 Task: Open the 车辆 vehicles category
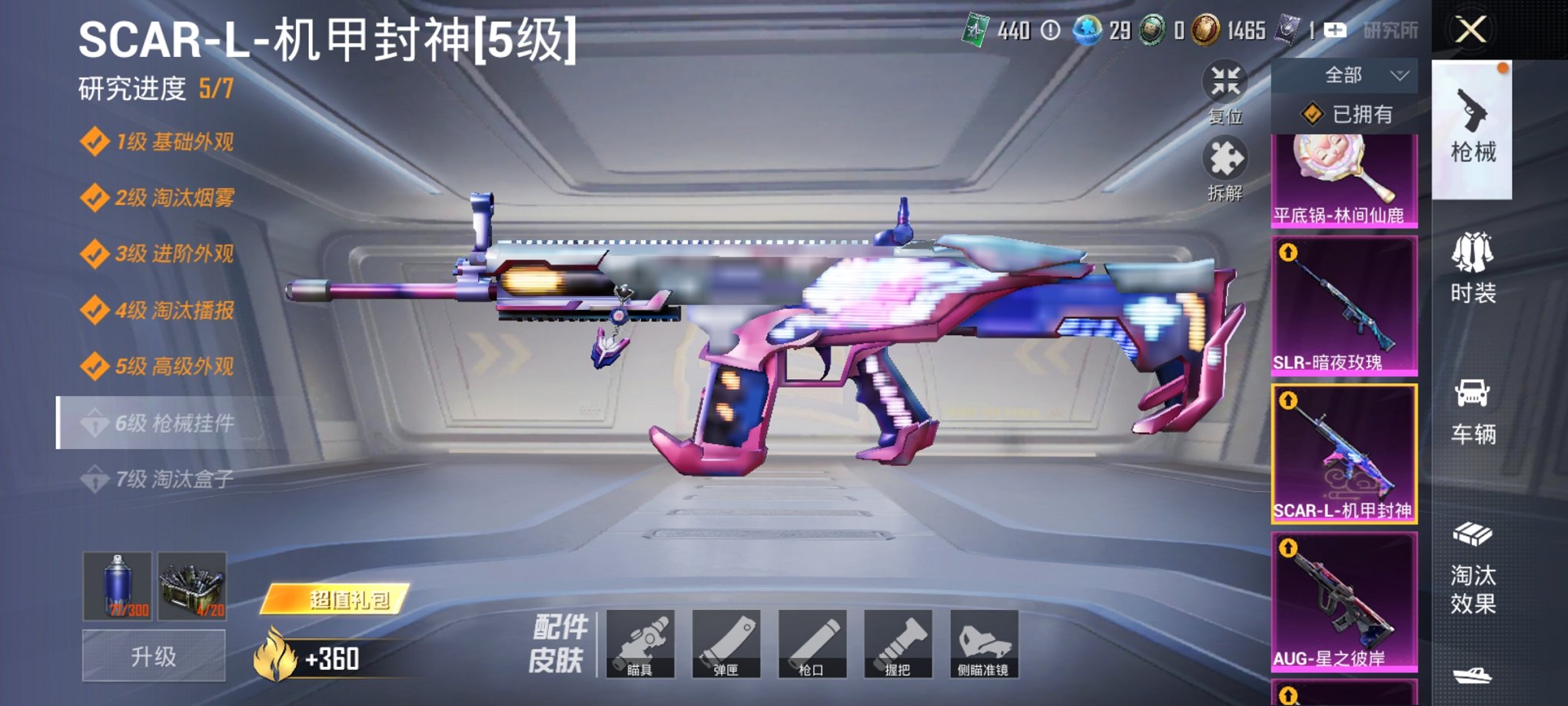point(1473,411)
